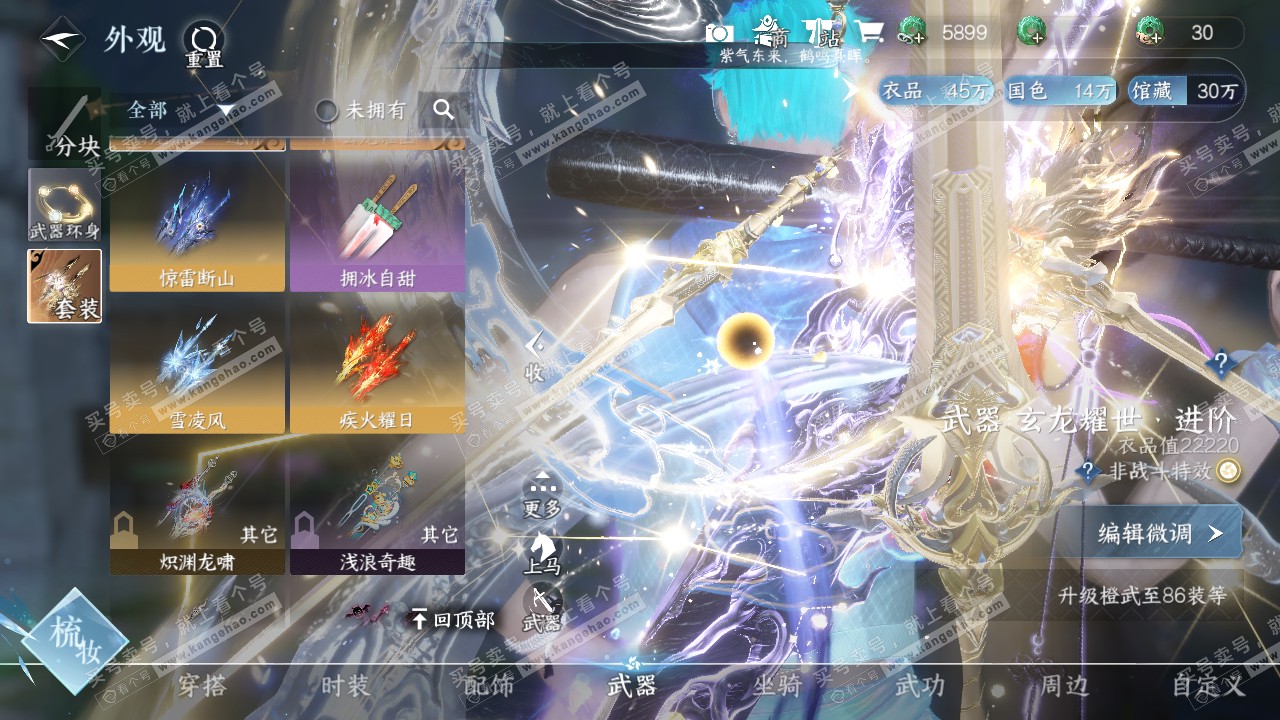Open the shopping cart

(868, 33)
